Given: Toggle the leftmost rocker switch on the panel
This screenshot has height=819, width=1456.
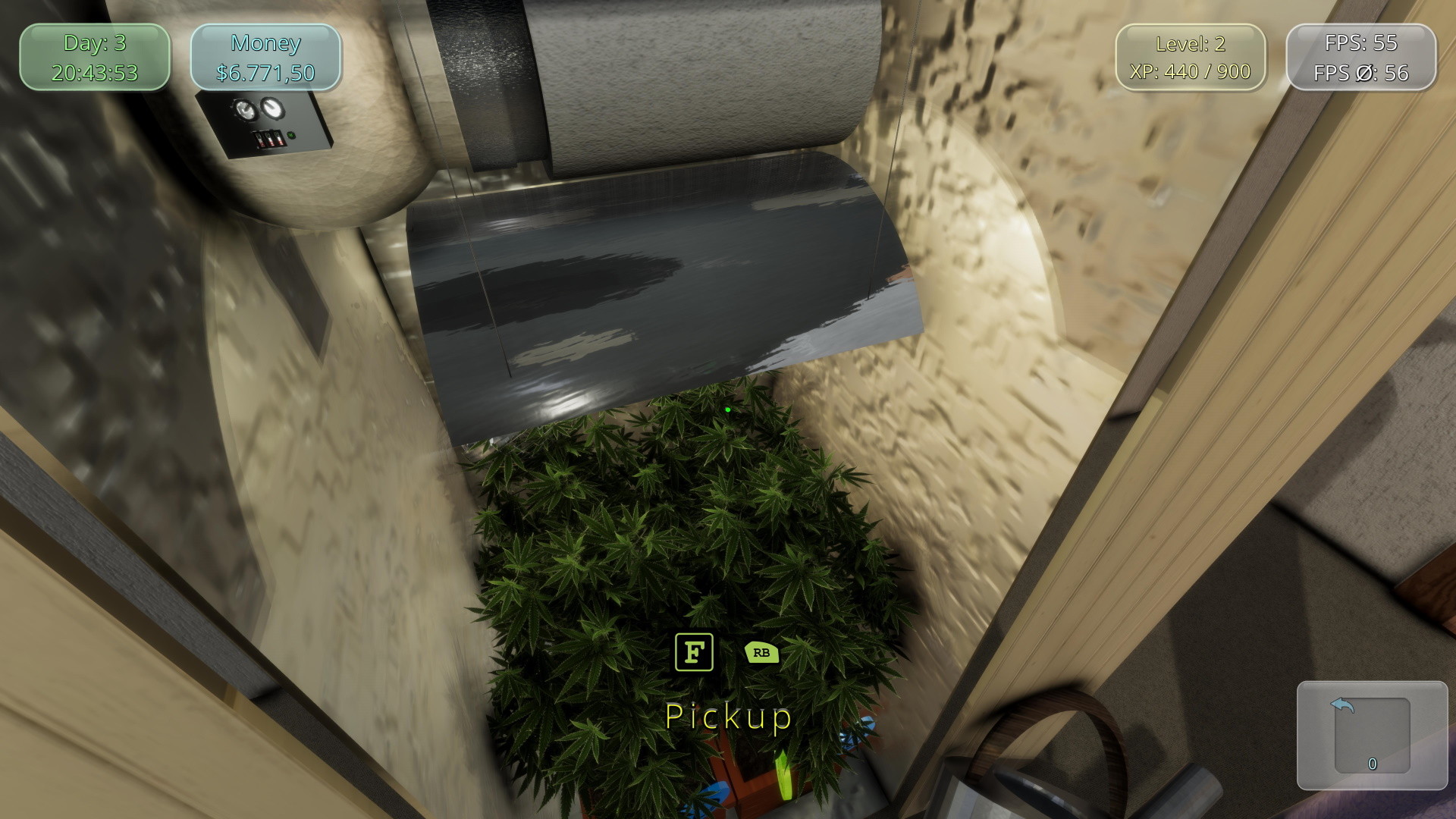Looking at the screenshot, I should (x=259, y=139).
